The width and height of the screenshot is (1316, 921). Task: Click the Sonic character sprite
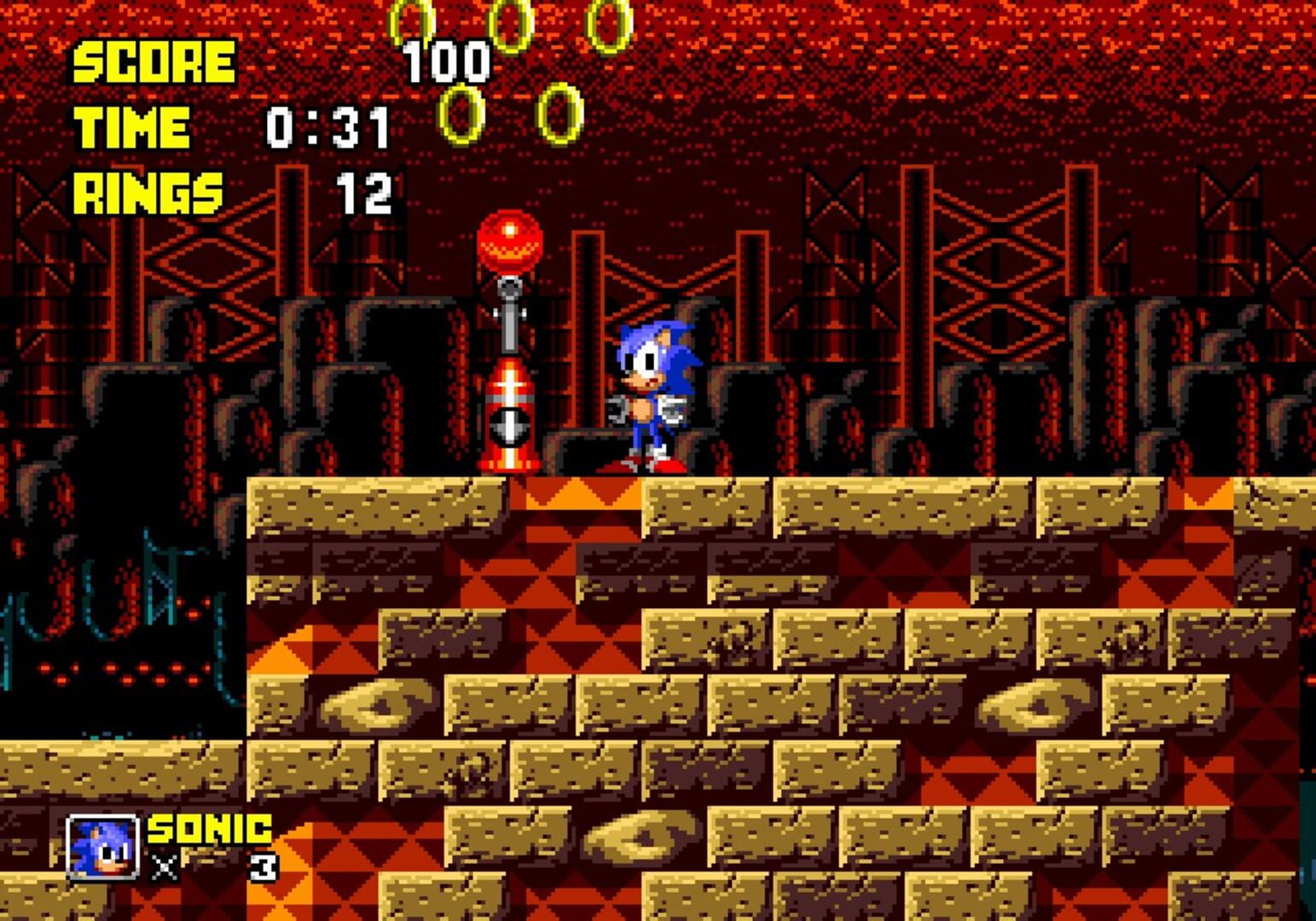[x=652, y=392]
